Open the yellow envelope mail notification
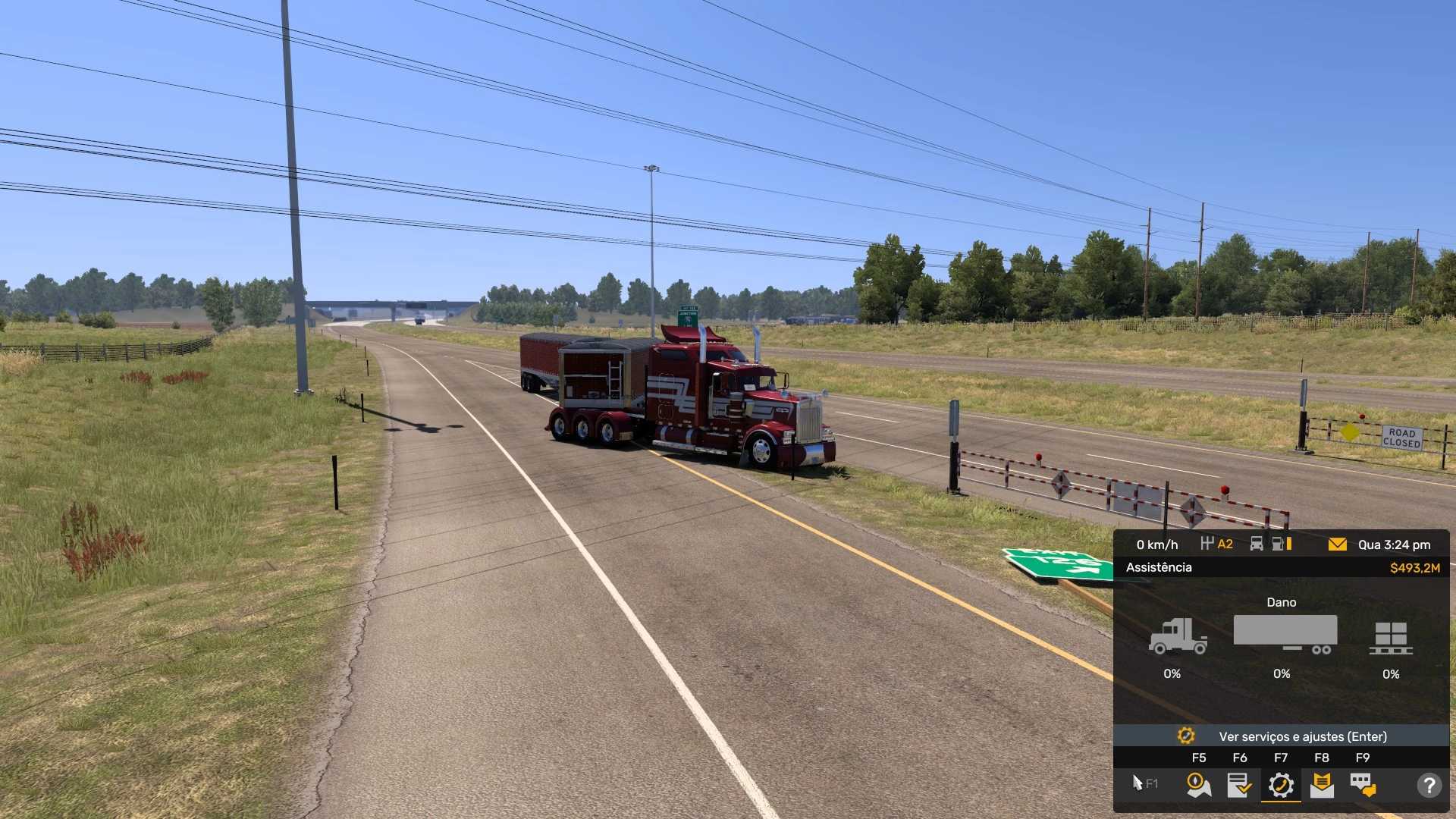This screenshot has height=819, width=1456. point(1337,544)
